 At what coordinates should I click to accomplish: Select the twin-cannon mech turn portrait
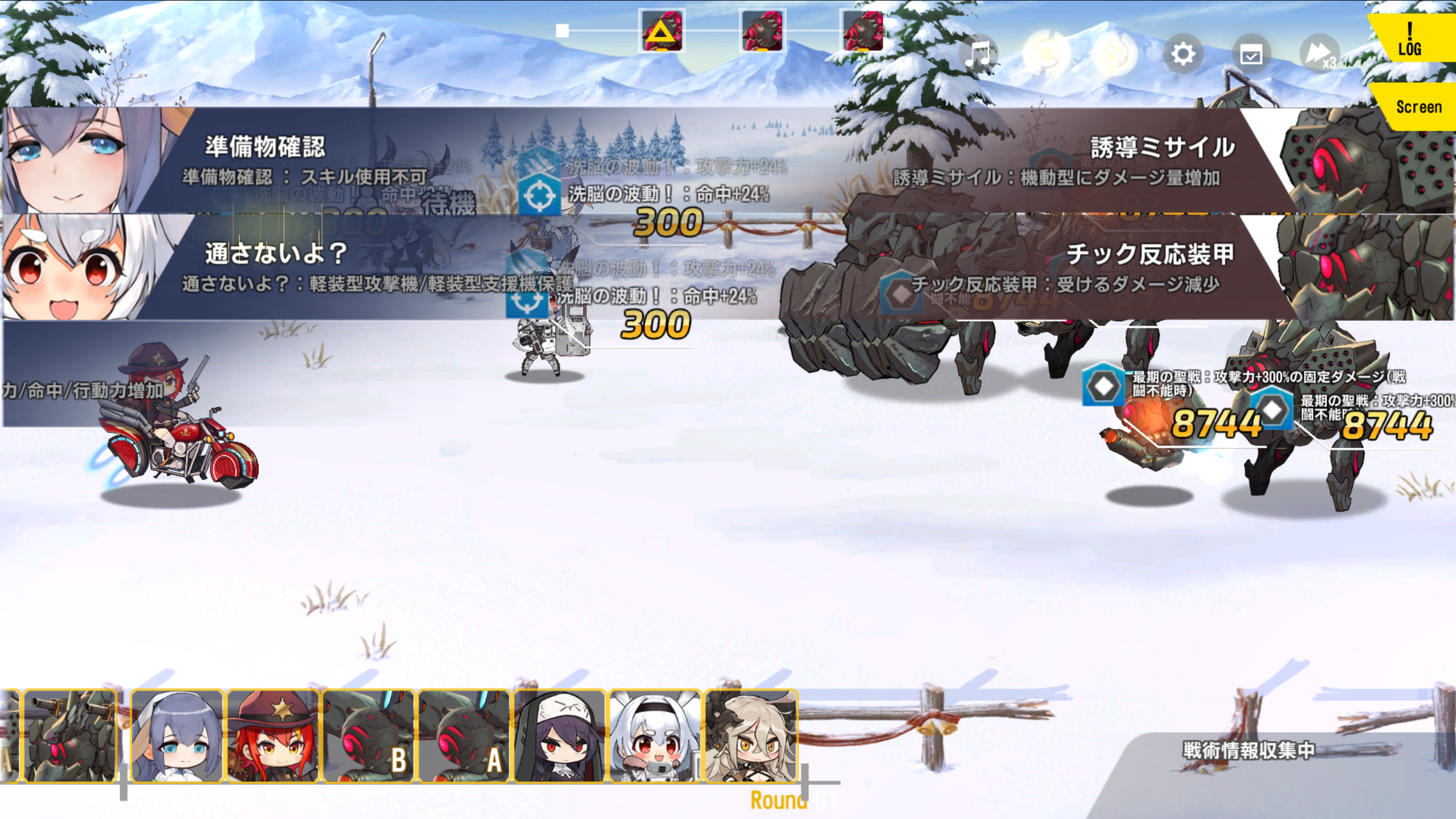71,736
